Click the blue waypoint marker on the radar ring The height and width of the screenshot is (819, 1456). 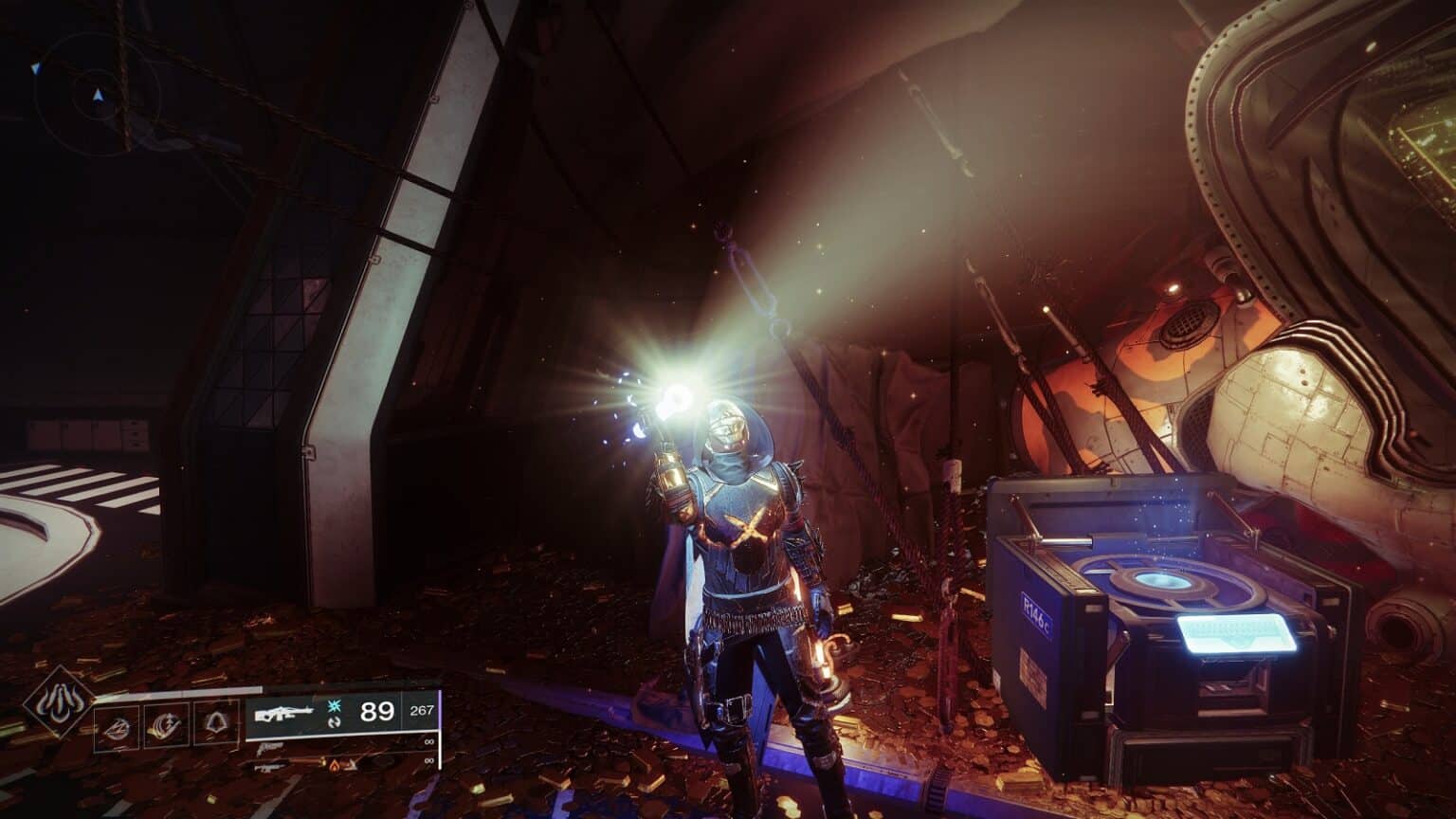[x=36, y=68]
